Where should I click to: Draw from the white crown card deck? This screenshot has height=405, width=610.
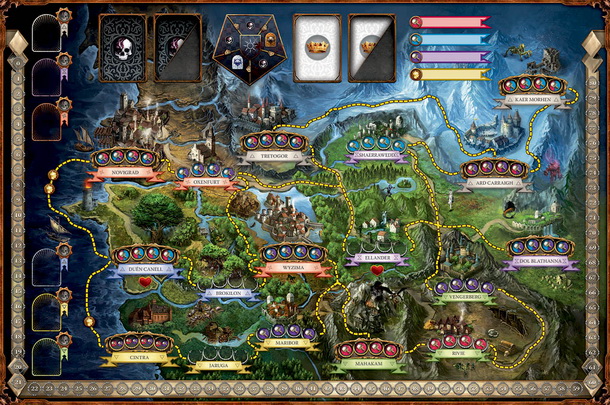click(316, 47)
